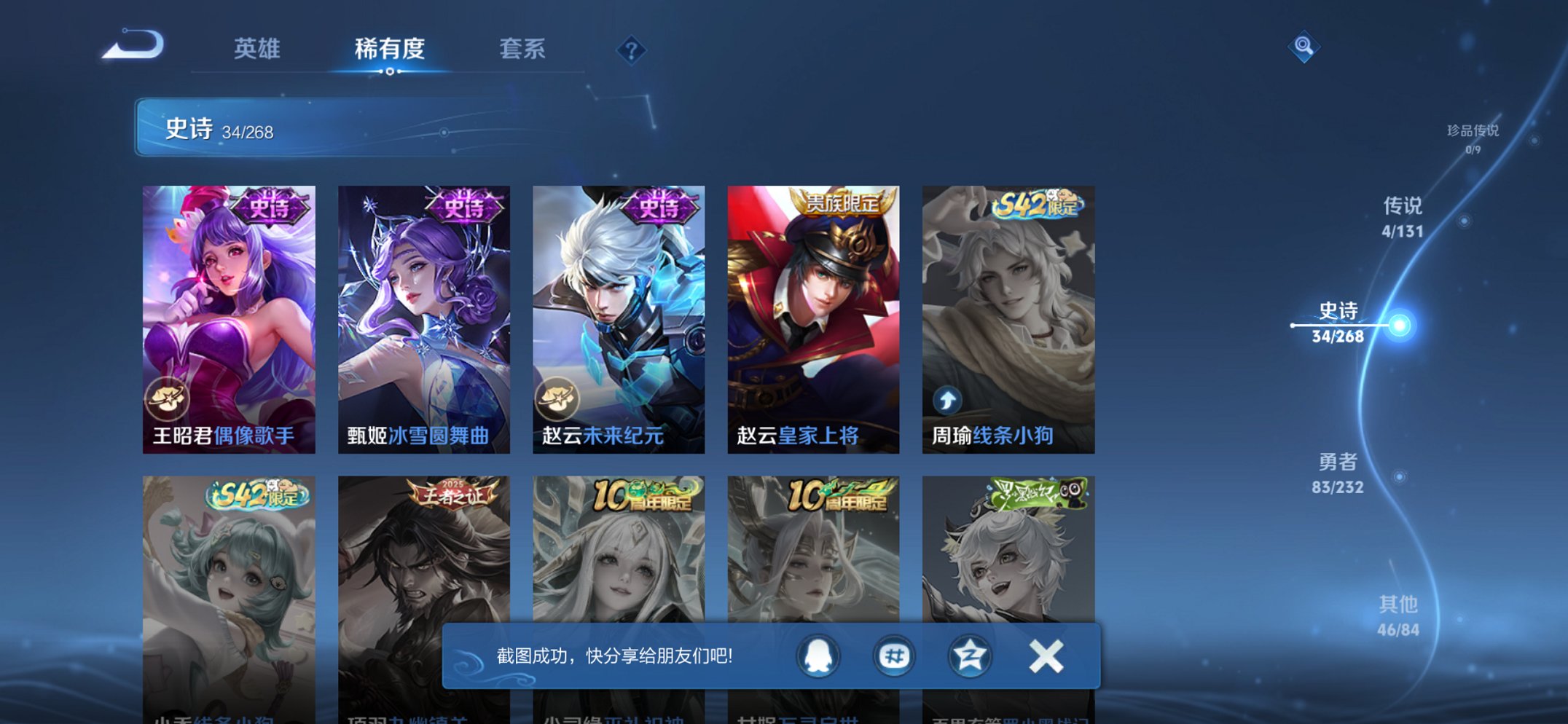This screenshot has width=1568, height=724.
Task: Share the screenshot via the QQ penguin icon
Action: tap(817, 656)
